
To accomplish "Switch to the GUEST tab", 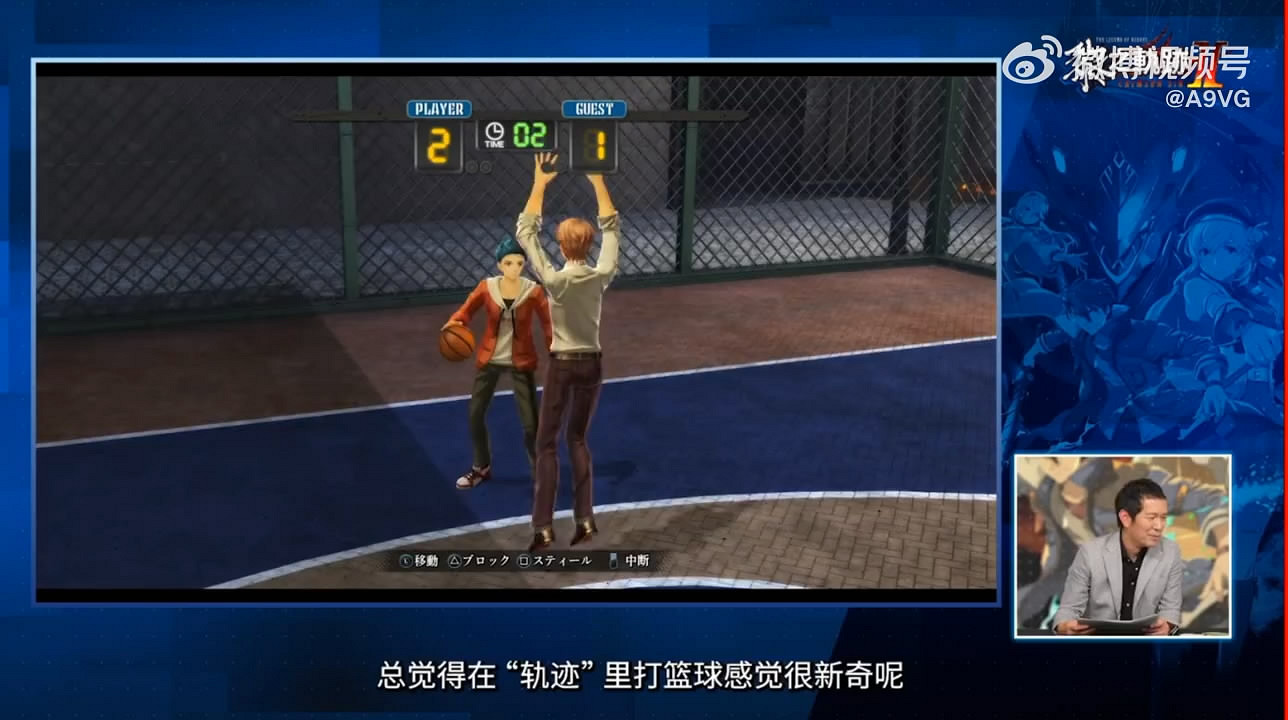I will pyautogui.click(x=593, y=109).
